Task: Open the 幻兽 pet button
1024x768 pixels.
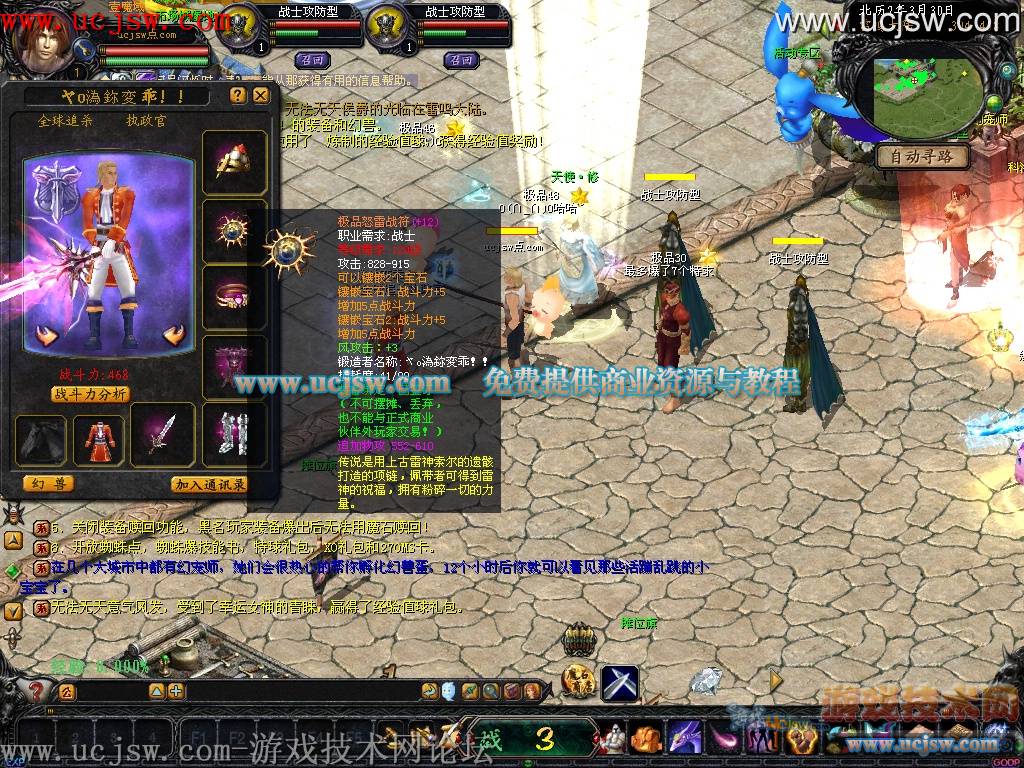Action: [48, 484]
